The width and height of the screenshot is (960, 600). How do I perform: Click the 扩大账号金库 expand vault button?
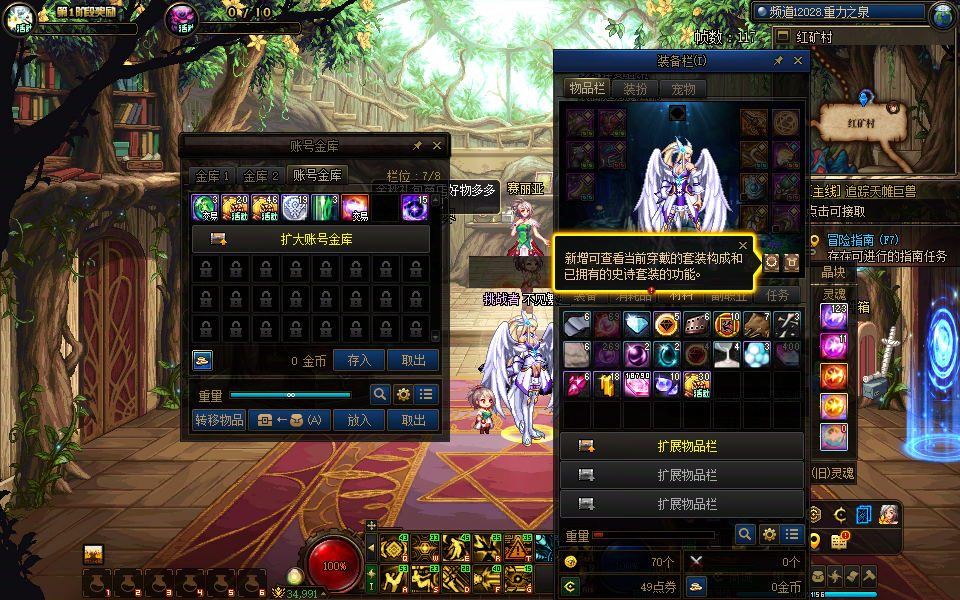point(311,239)
